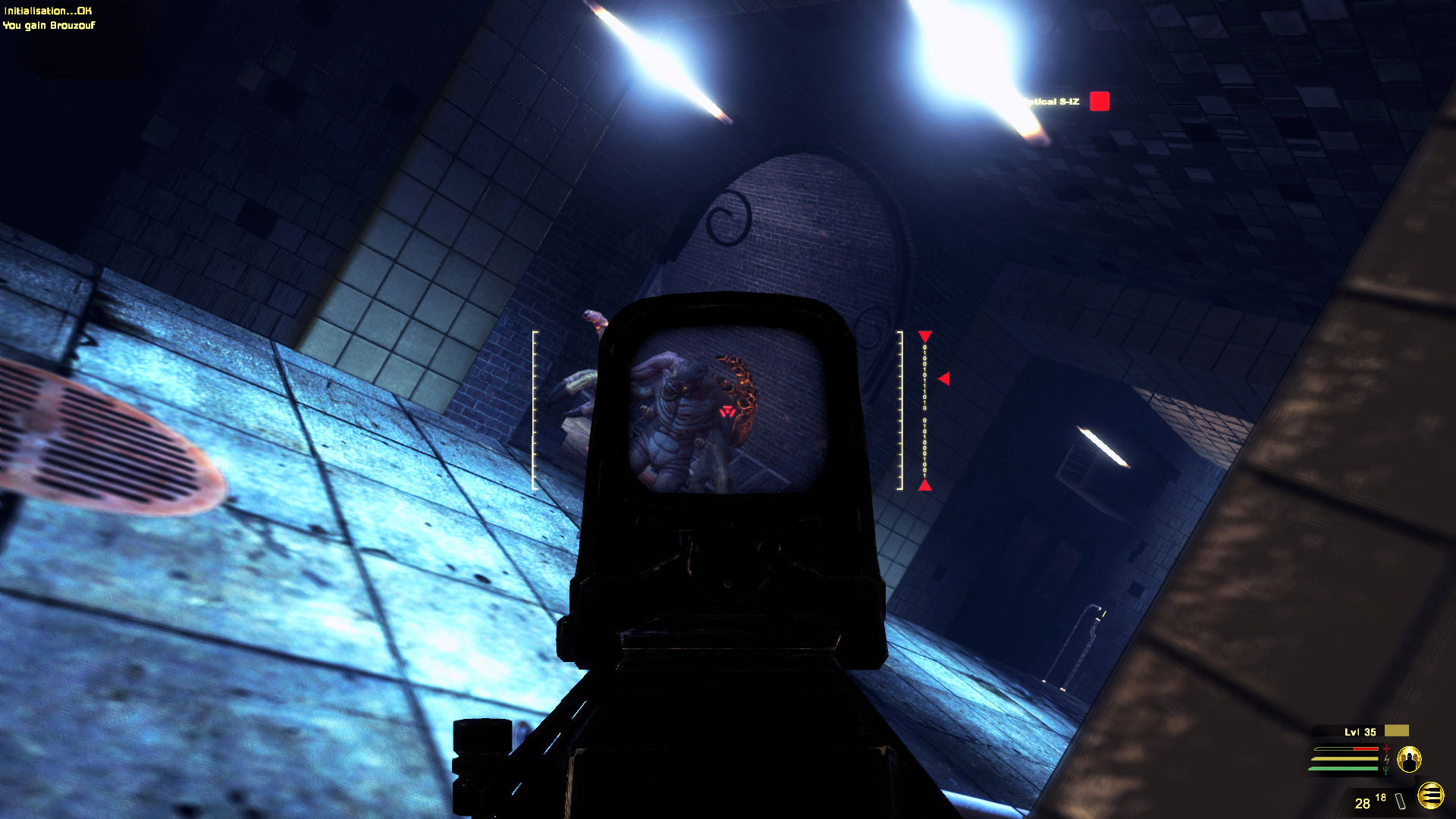Viewport: 1456px width, 819px height.
Task: Click the lightning energy icon by the yellow bar
Action: [1387, 759]
